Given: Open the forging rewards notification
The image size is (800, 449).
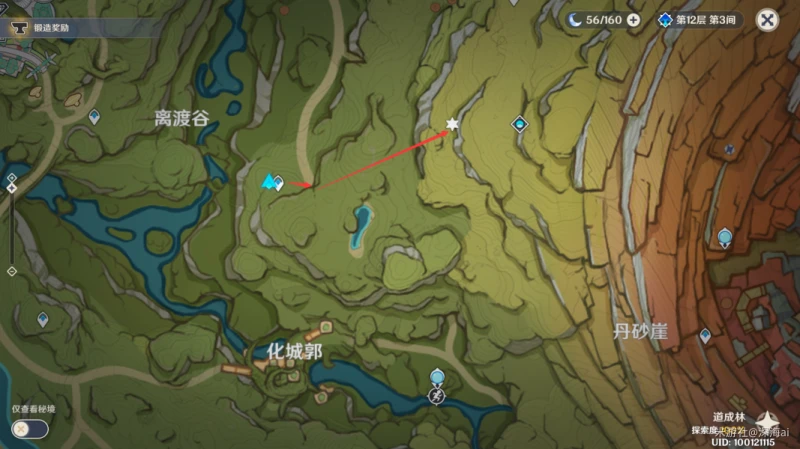Looking at the screenshot, I should (45, 29).
